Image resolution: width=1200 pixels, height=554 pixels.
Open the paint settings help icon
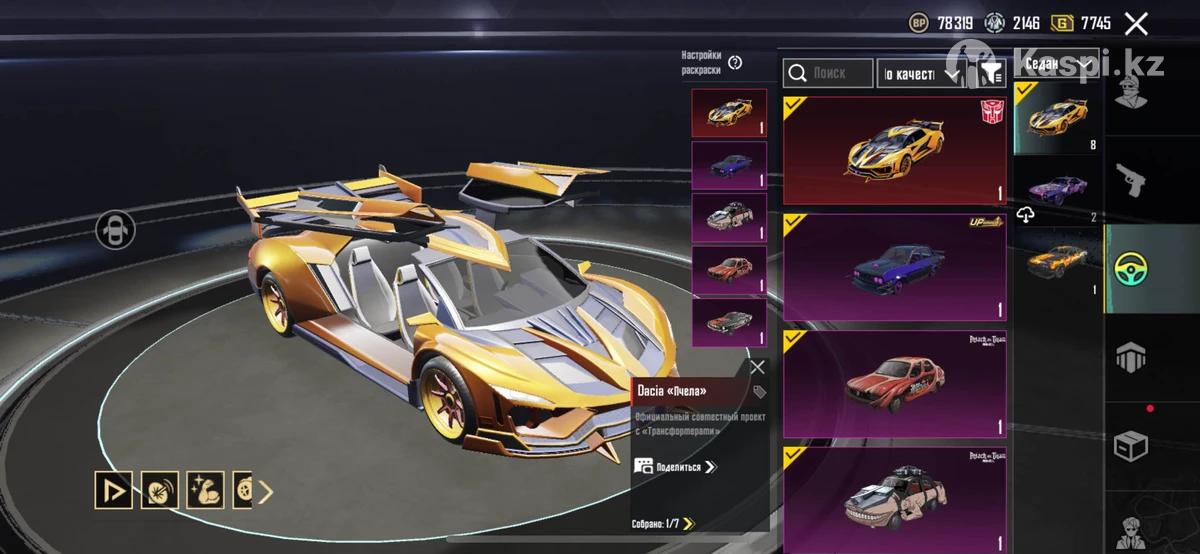[x=735, y=63]
